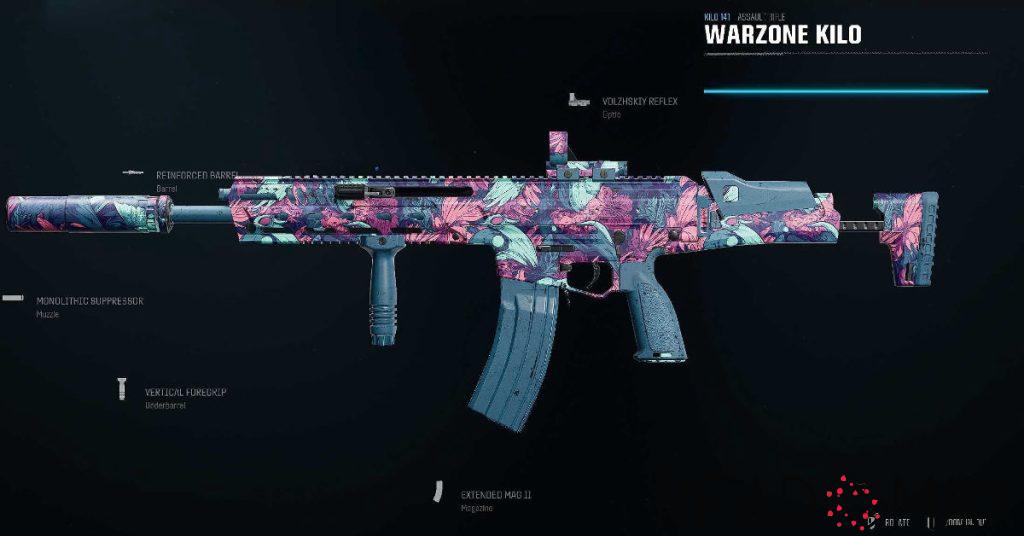Open the Extended Mag II magazine slot
Image resolution: width=1024 pixels, height=536 pixels.
click(495, 495)
